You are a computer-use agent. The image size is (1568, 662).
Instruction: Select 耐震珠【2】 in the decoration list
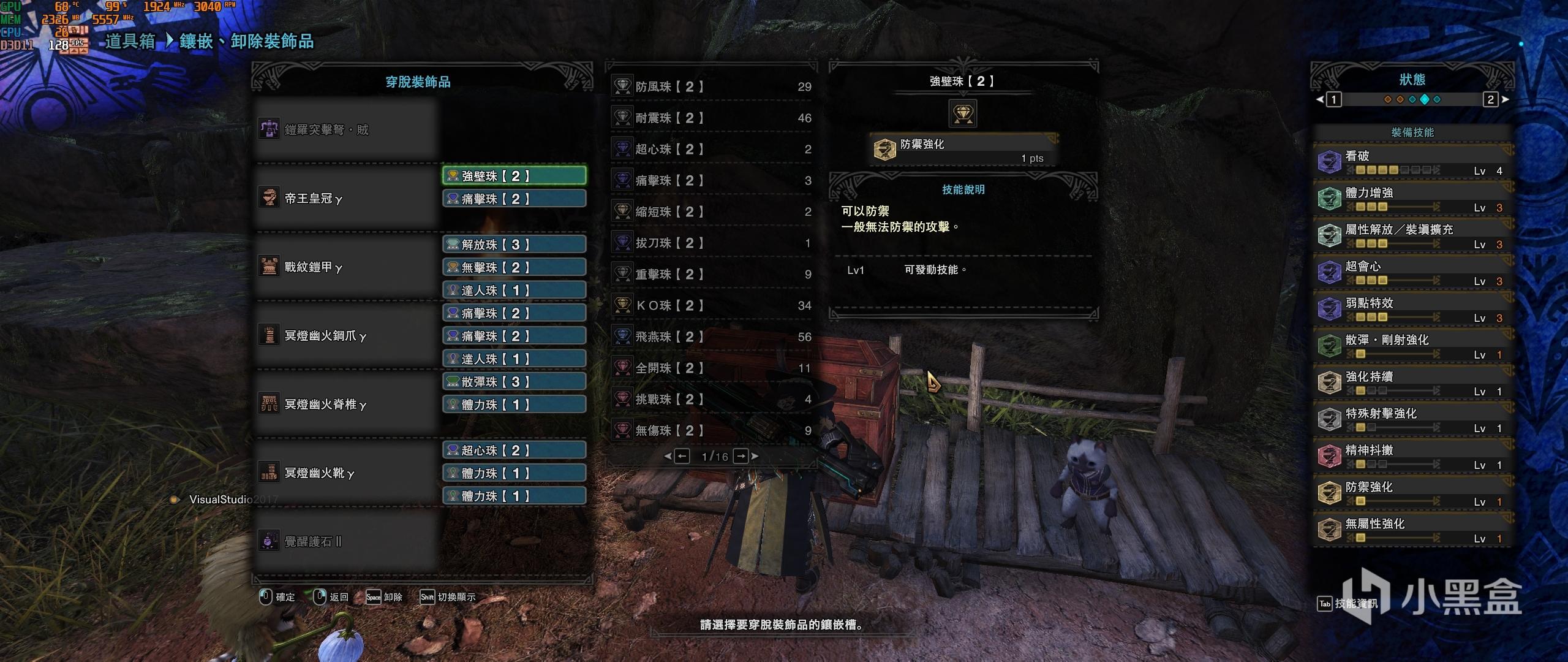point(711,118)
